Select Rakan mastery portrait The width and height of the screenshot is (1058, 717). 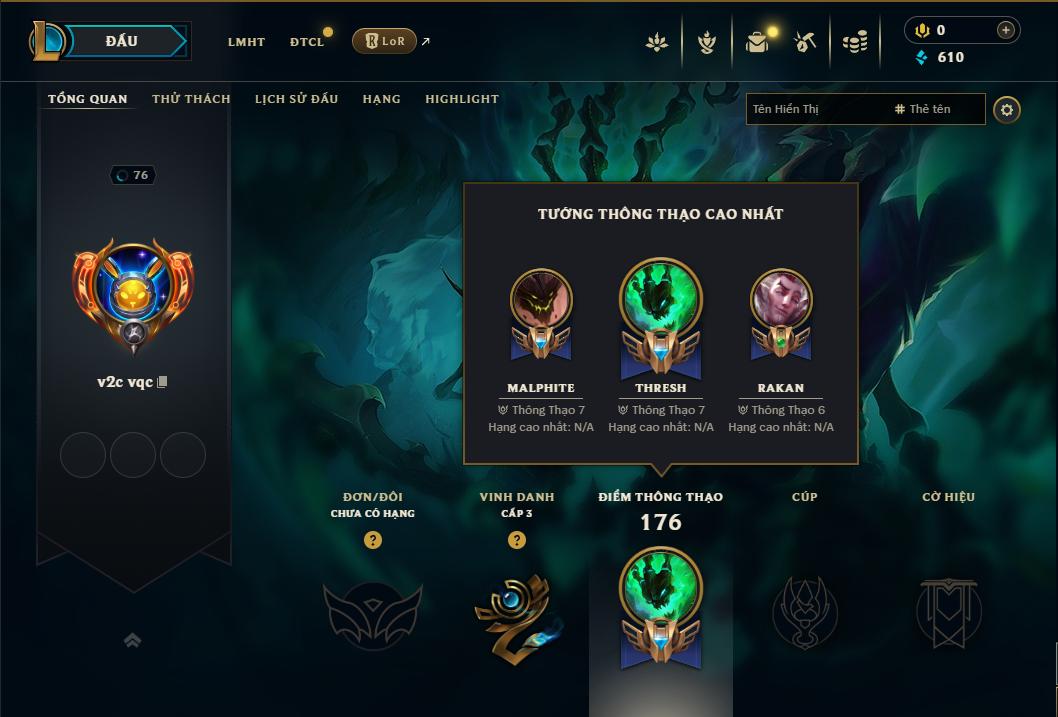pos(781,300)
